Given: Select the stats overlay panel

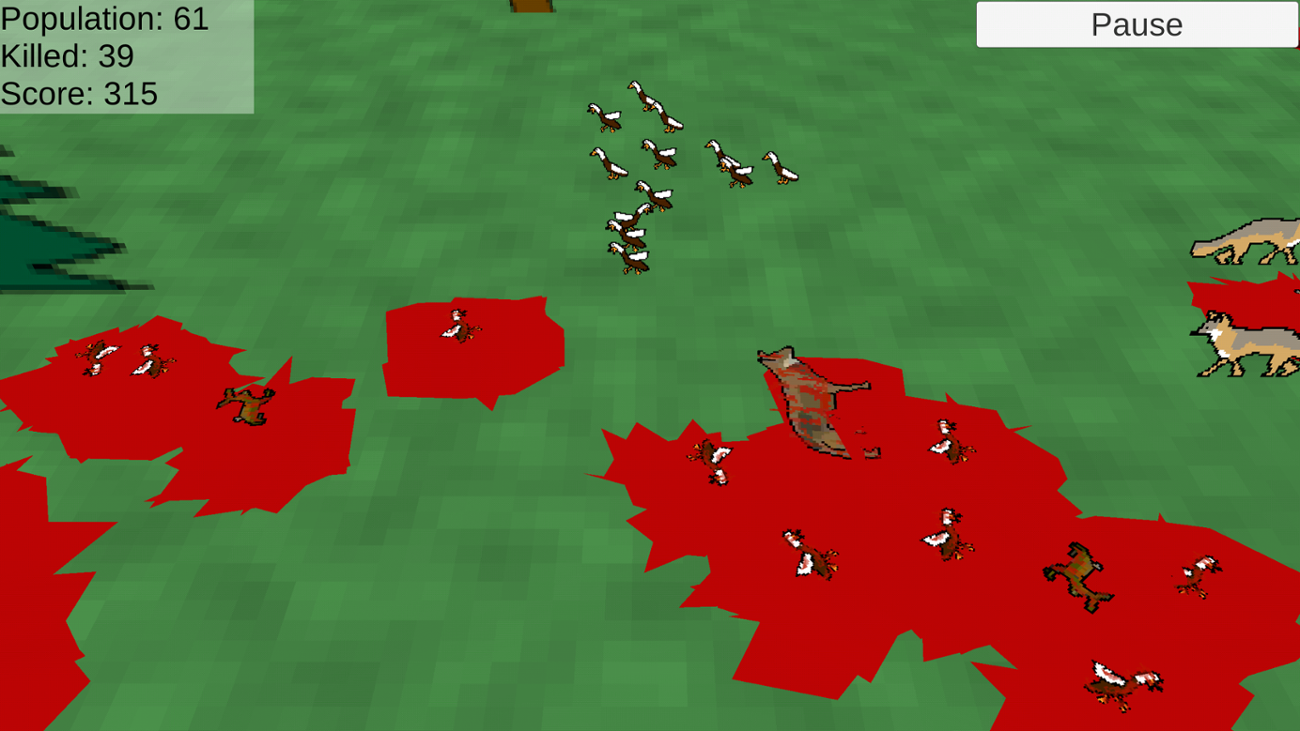Looking at the screenshot, I should tap(125, 57).
